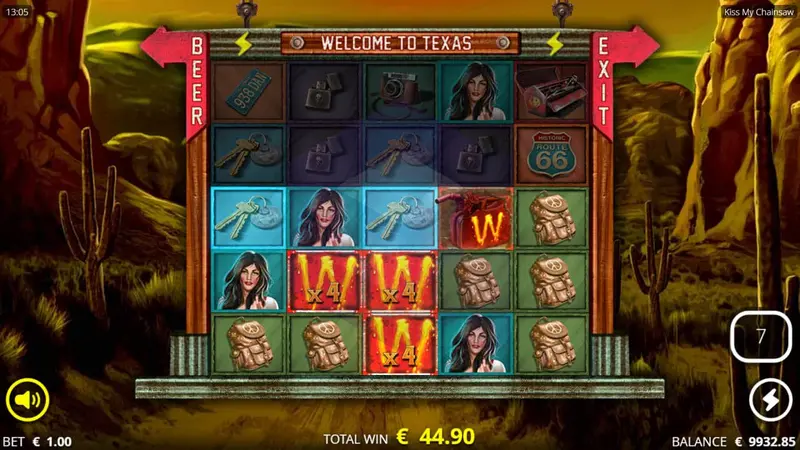Click the autoplay counter box showing 7
800x450 pixels.
(x=760, y=336)
